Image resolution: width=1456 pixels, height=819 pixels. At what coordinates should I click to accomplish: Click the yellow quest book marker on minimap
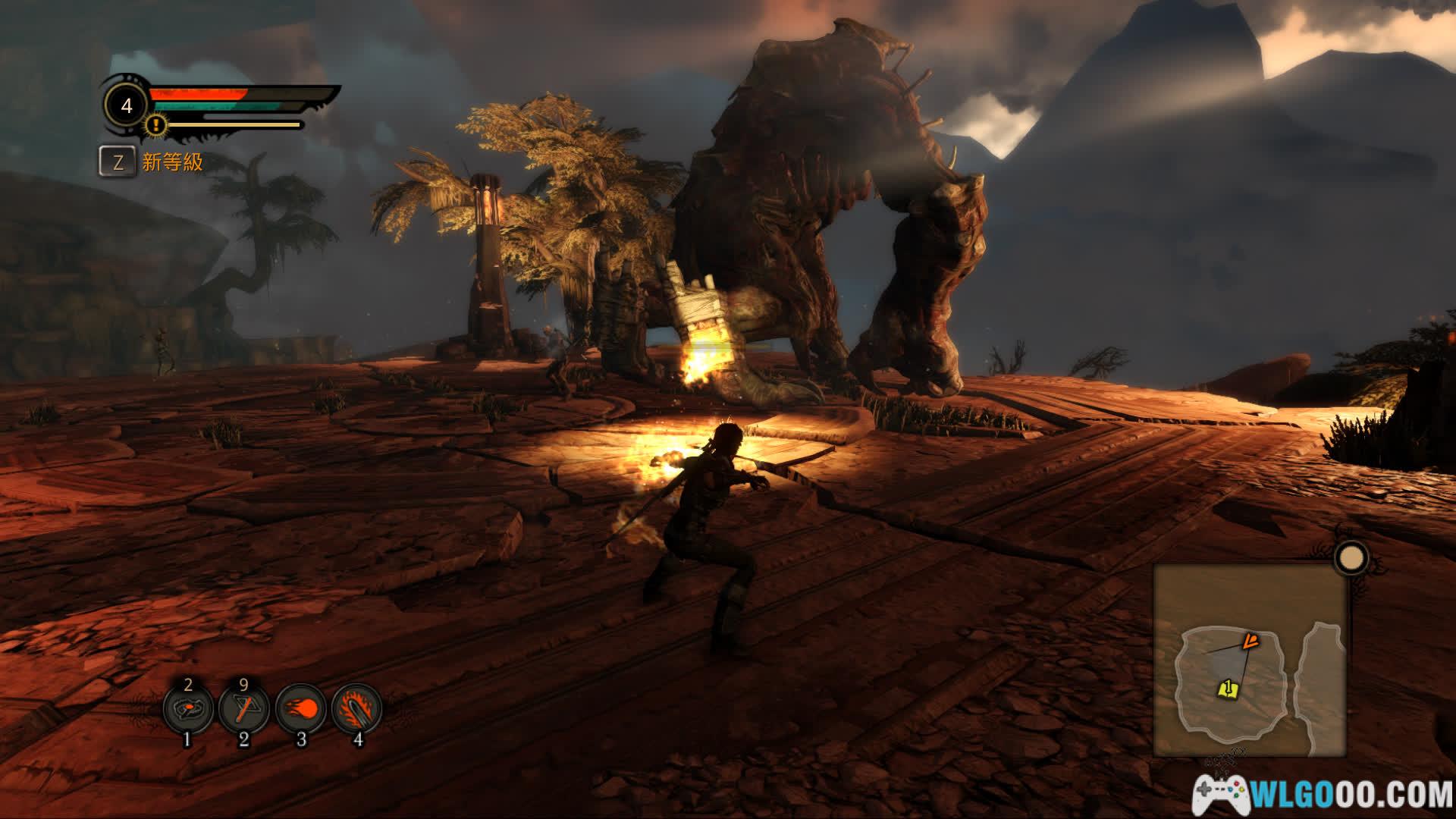pos(1228,689)
